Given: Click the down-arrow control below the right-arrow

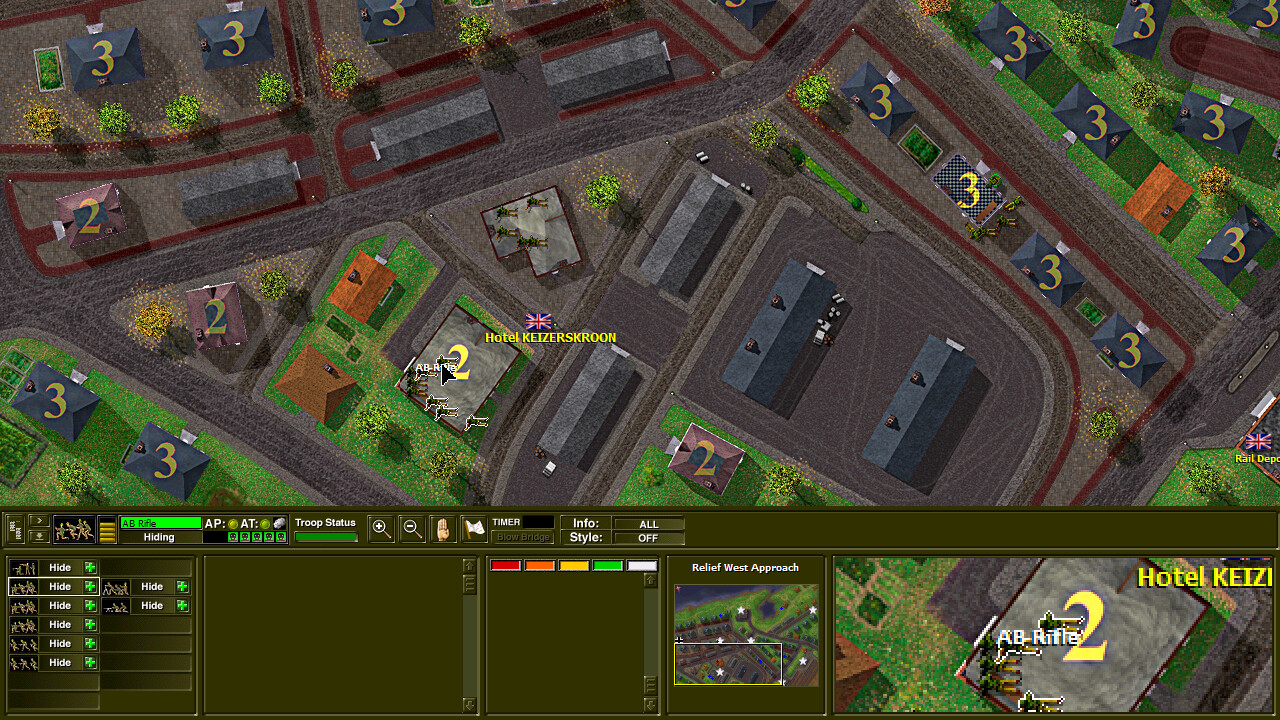Looking at the screenshot, I should point(38,535).
